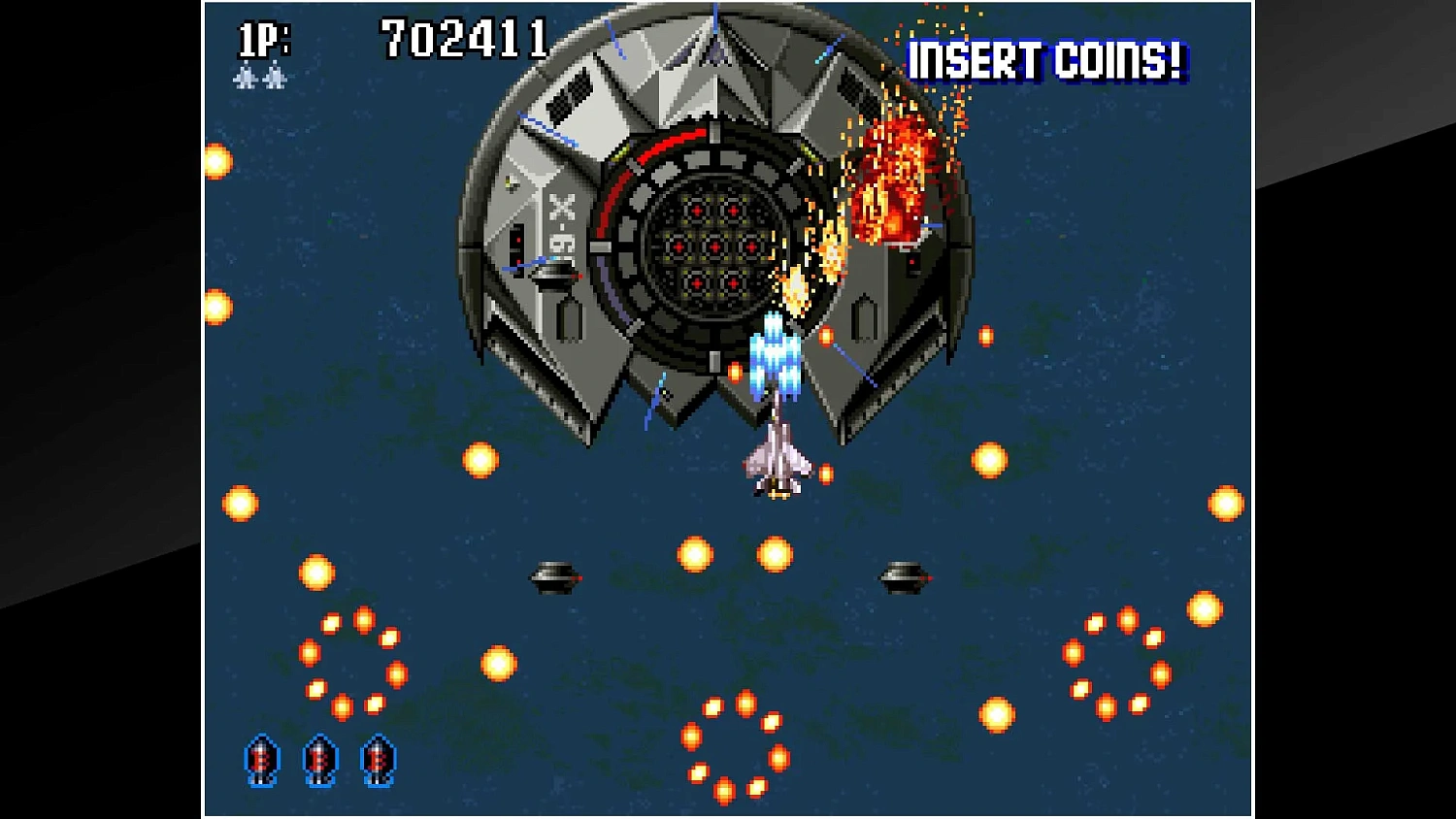
Task: Select the first bomb icon in the stock
Action: pyautogui.click(x=260, y=761)
